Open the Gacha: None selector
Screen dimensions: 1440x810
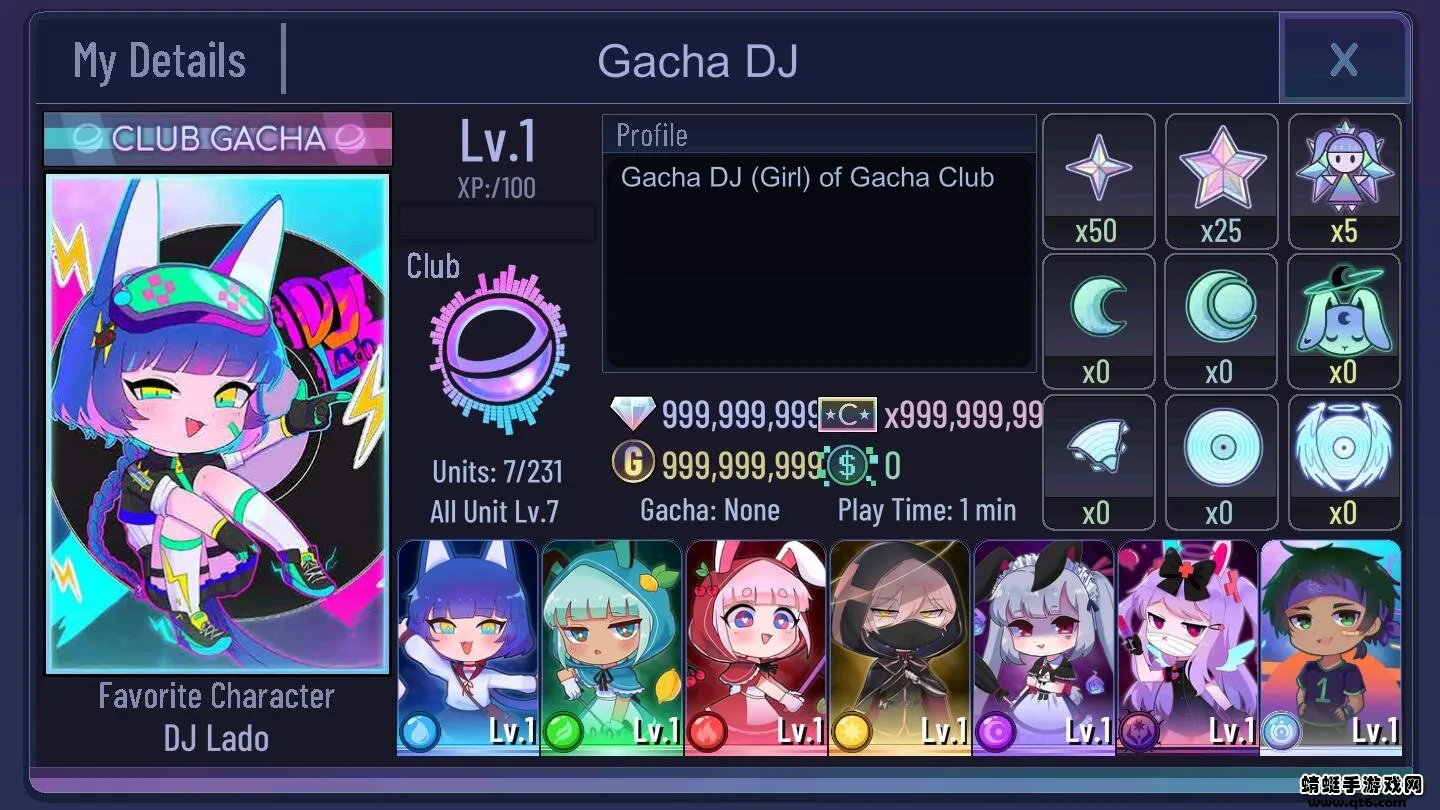tap(710, 510)
